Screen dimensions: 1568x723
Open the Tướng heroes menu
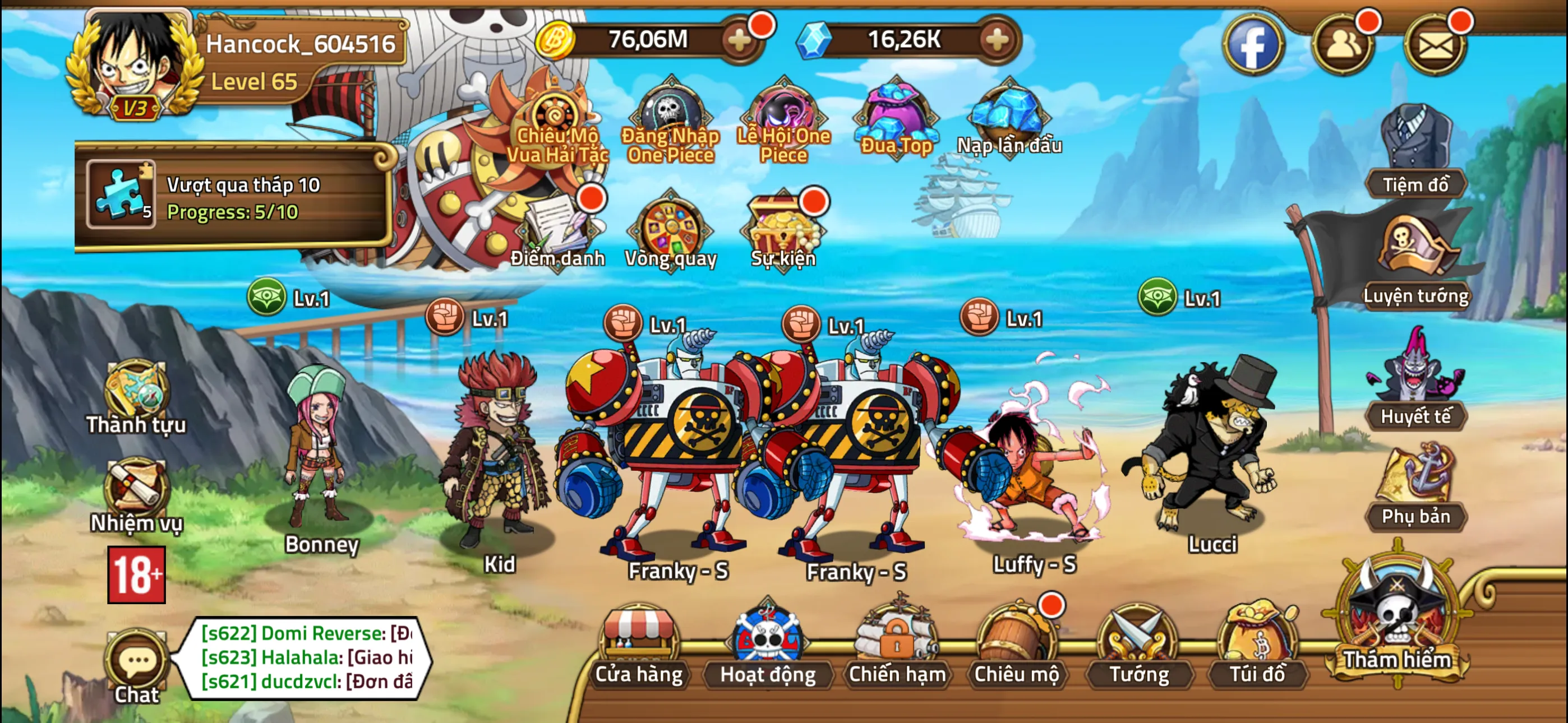[1138, 645]
